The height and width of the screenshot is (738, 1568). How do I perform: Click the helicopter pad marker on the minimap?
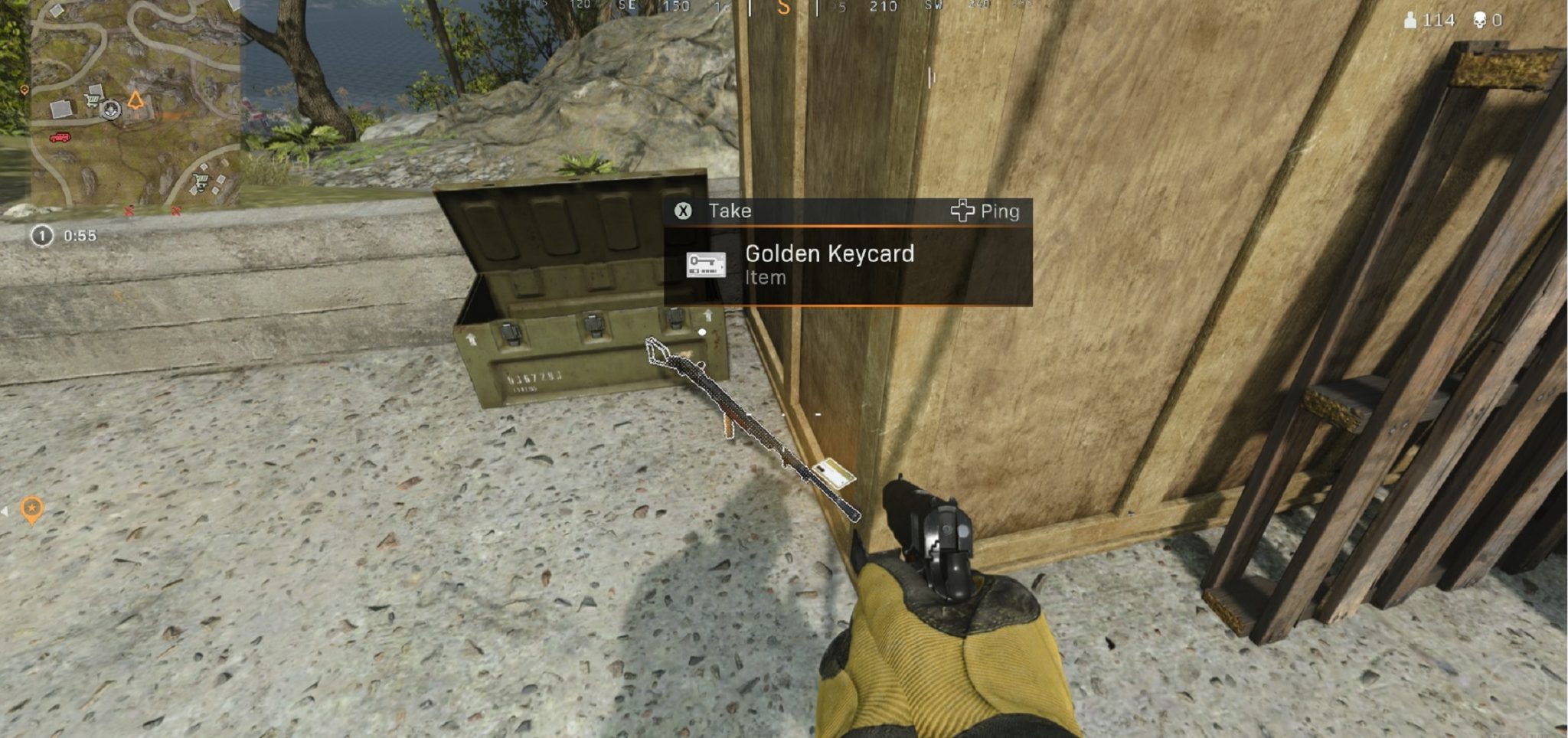point(109,110)
